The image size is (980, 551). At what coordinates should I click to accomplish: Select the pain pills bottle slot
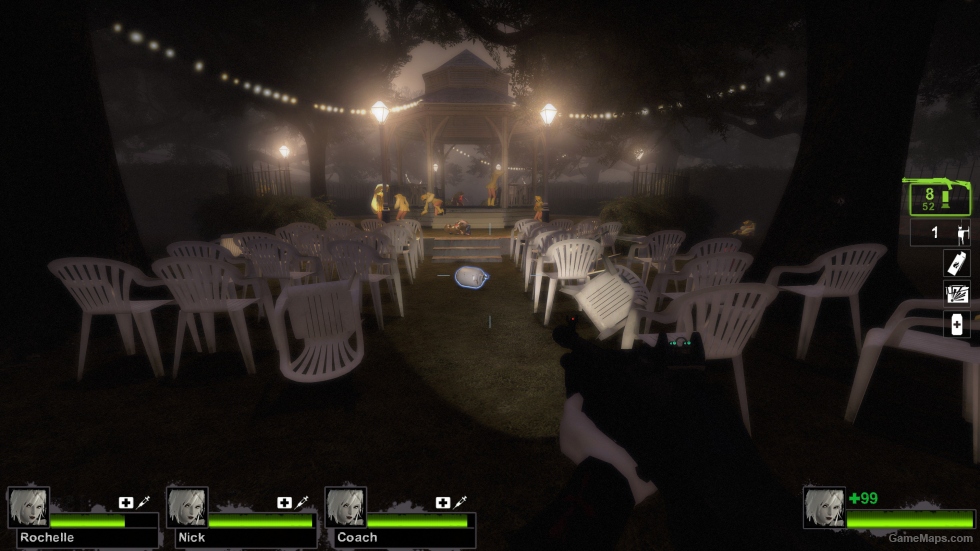pyautogui.click(x=957, y=324)
